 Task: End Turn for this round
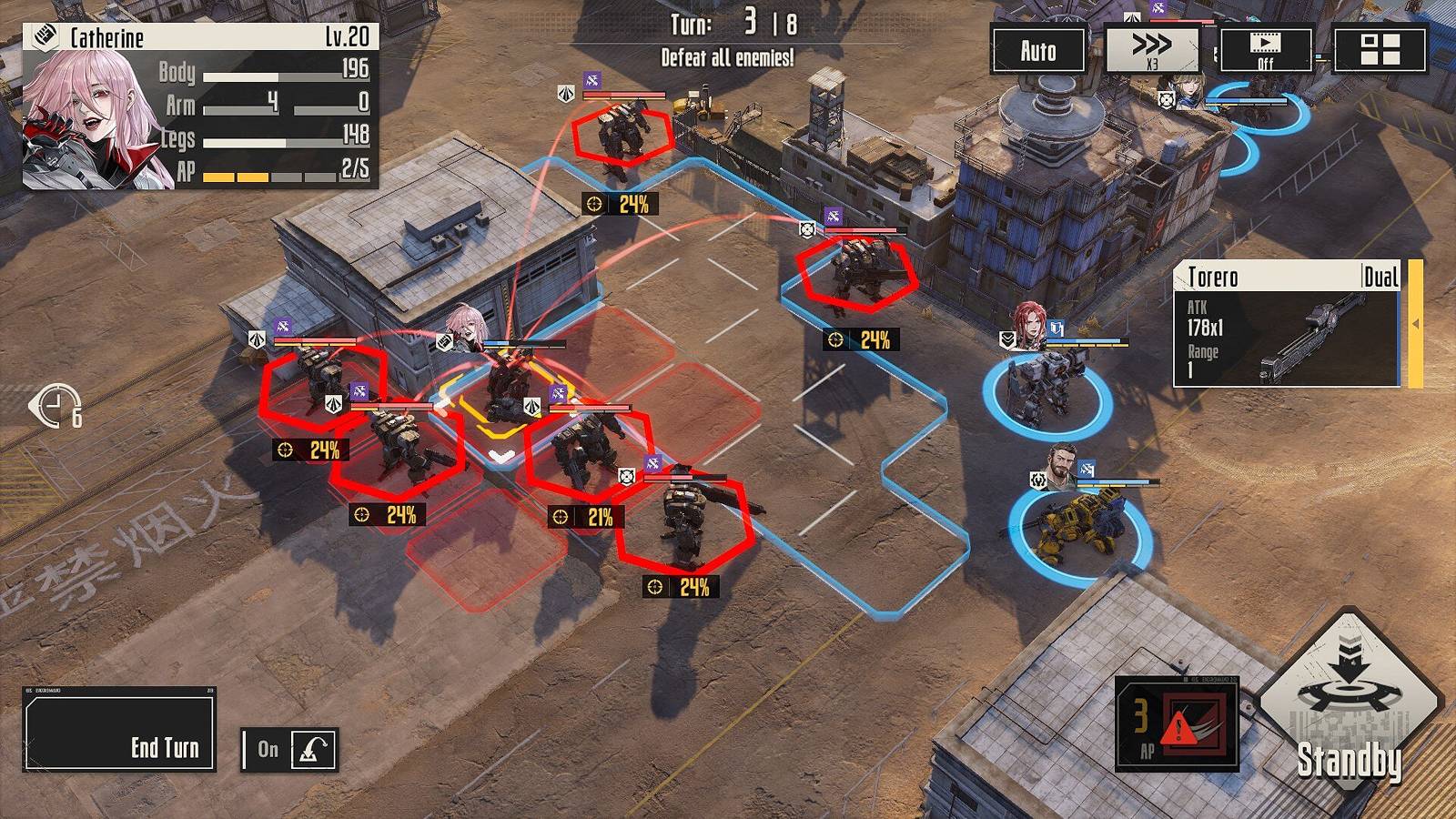[119, 730]
